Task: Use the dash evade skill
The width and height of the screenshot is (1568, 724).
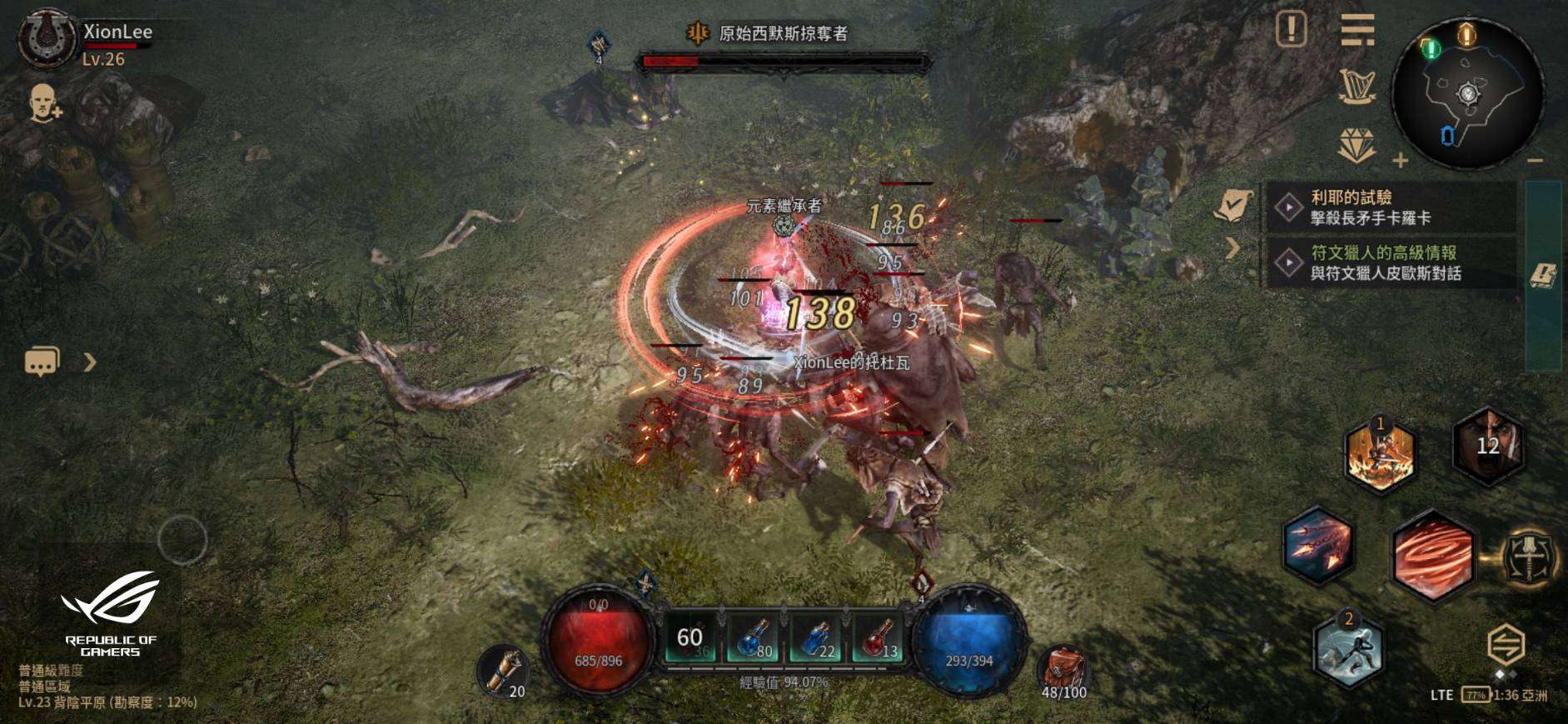Action: tap(1348, 650)
